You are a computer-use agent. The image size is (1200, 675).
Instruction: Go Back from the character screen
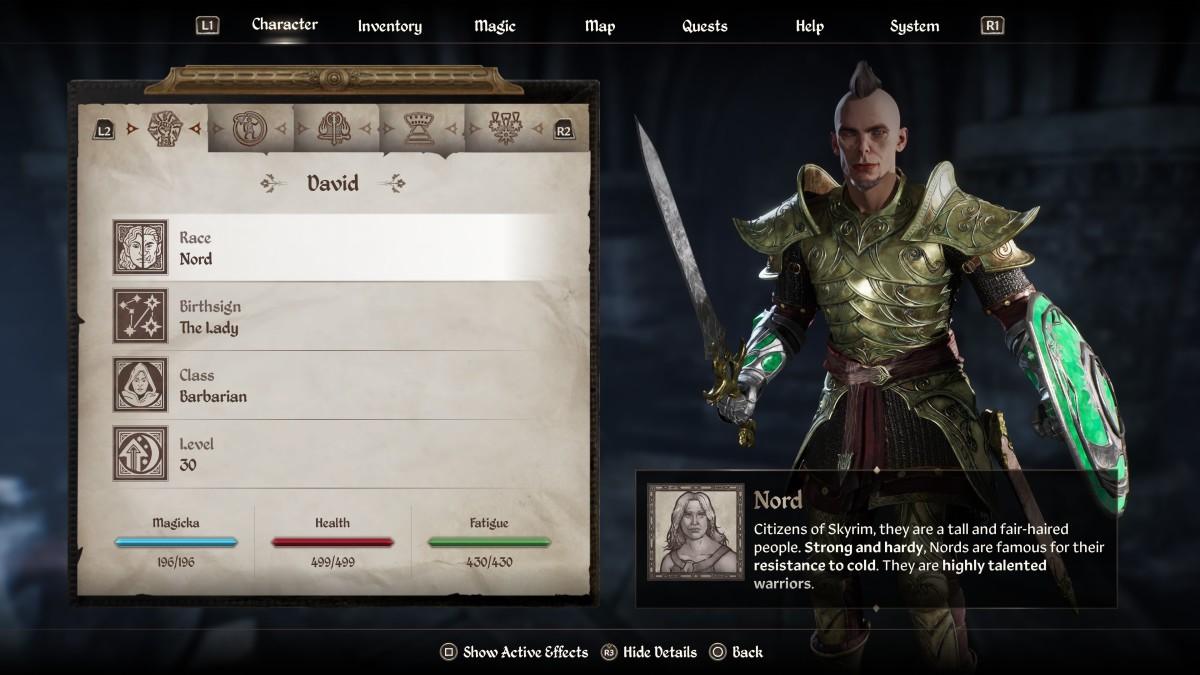736,652
